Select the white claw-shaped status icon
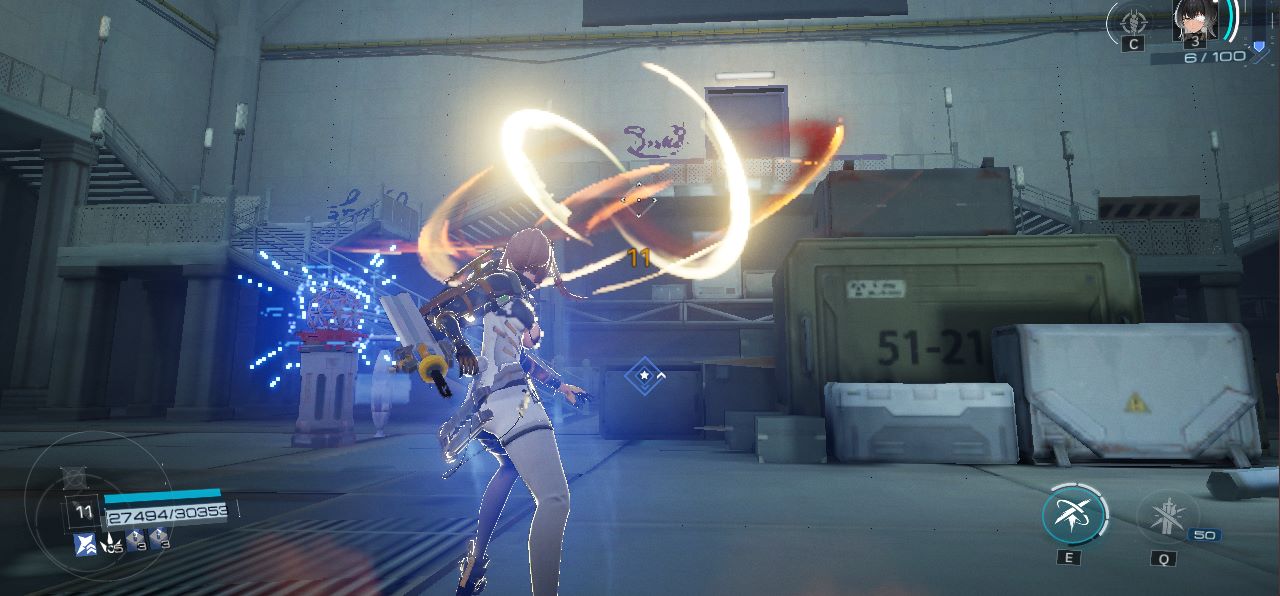This screenshot has height=596, width=1280. 110,543
